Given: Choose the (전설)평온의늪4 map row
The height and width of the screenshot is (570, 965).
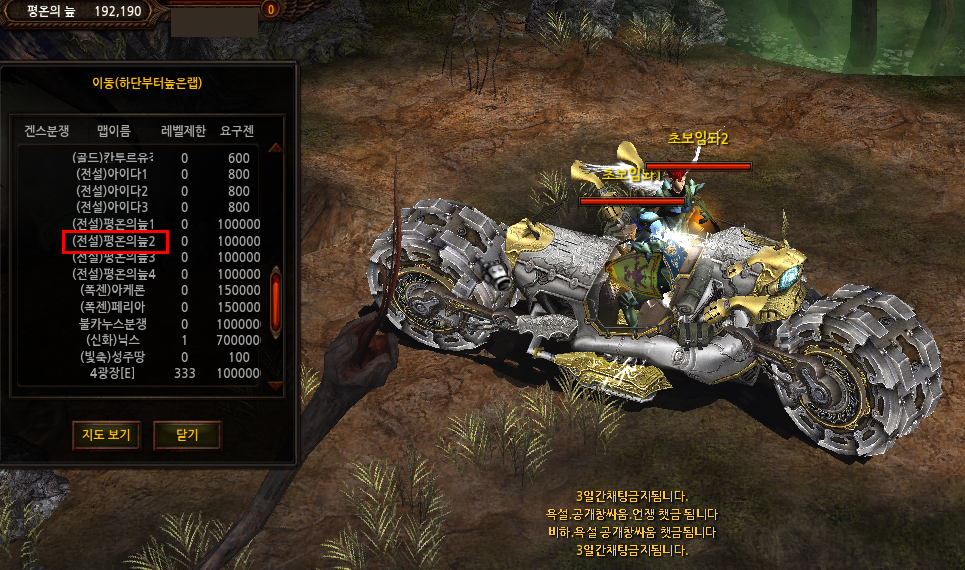Looking at the screenshot, I should pos(114,274).
